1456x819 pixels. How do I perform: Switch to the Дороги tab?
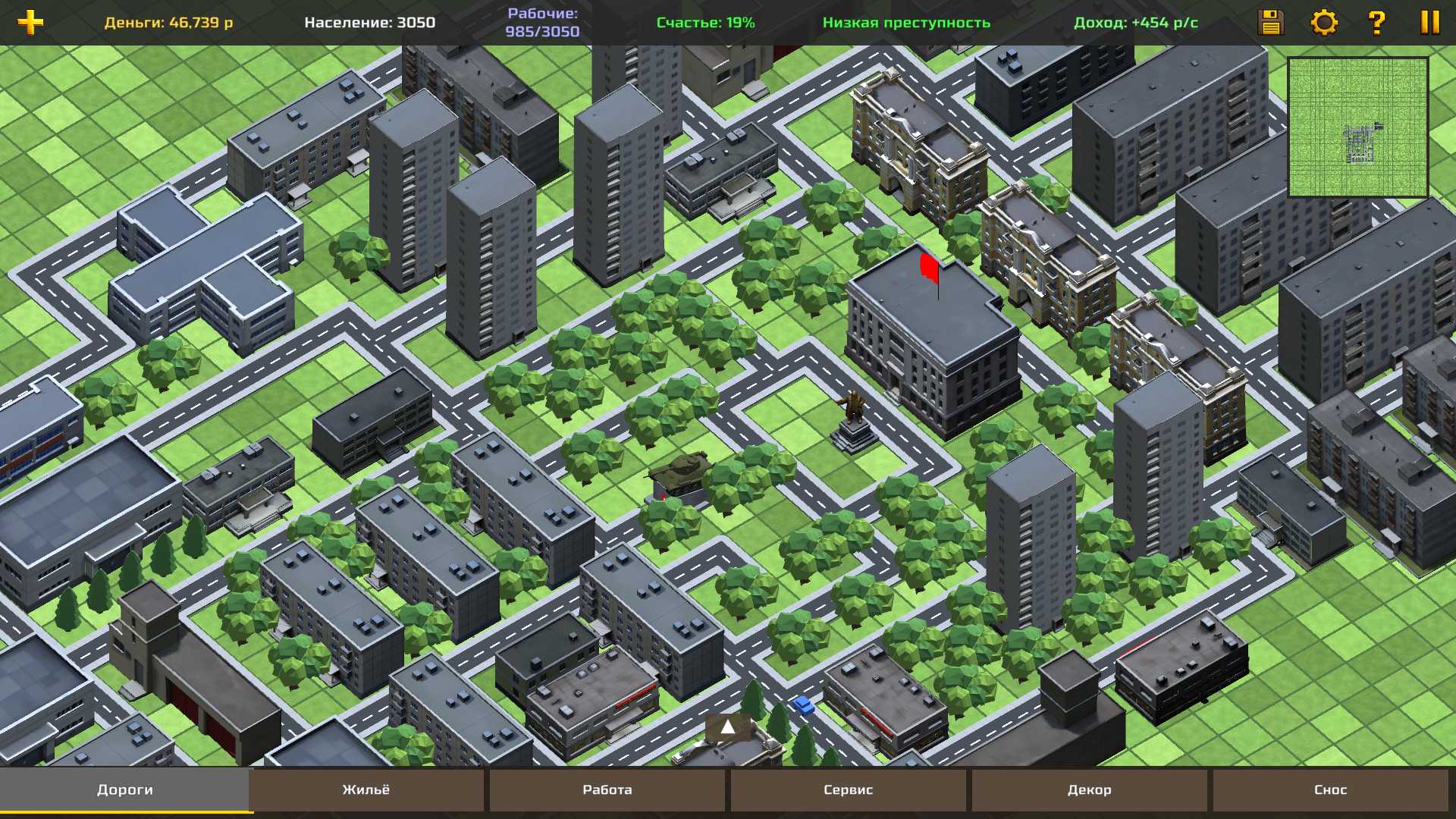coord(124,789)
